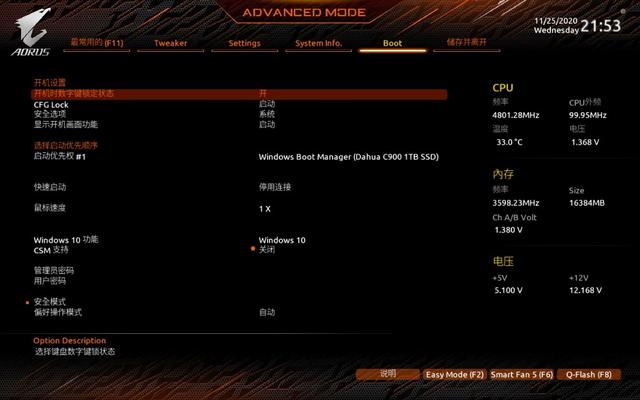Open the 安全模式 secure mode submenu

pos(50,302)
